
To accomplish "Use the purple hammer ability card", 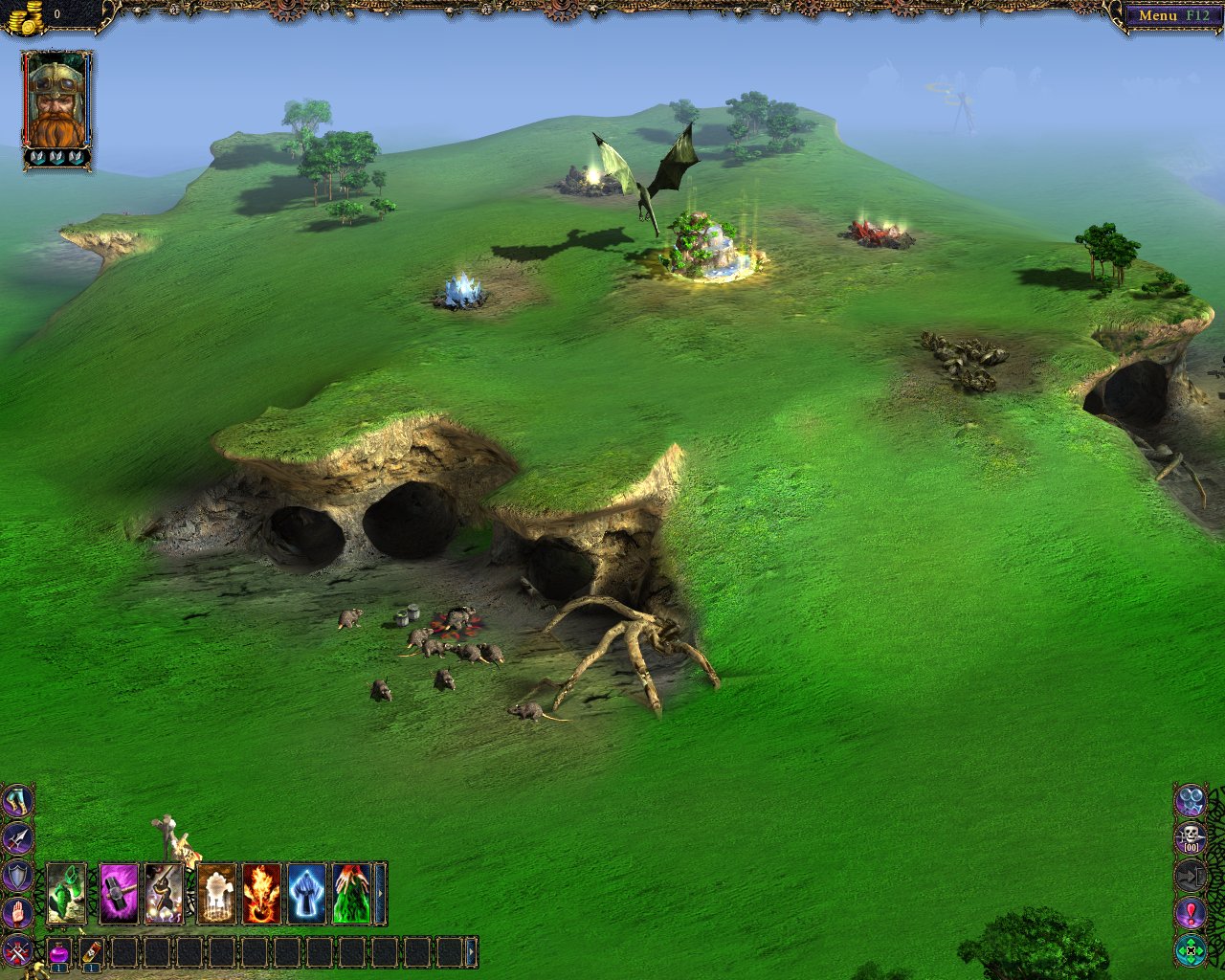I will [x=119, y=894].
